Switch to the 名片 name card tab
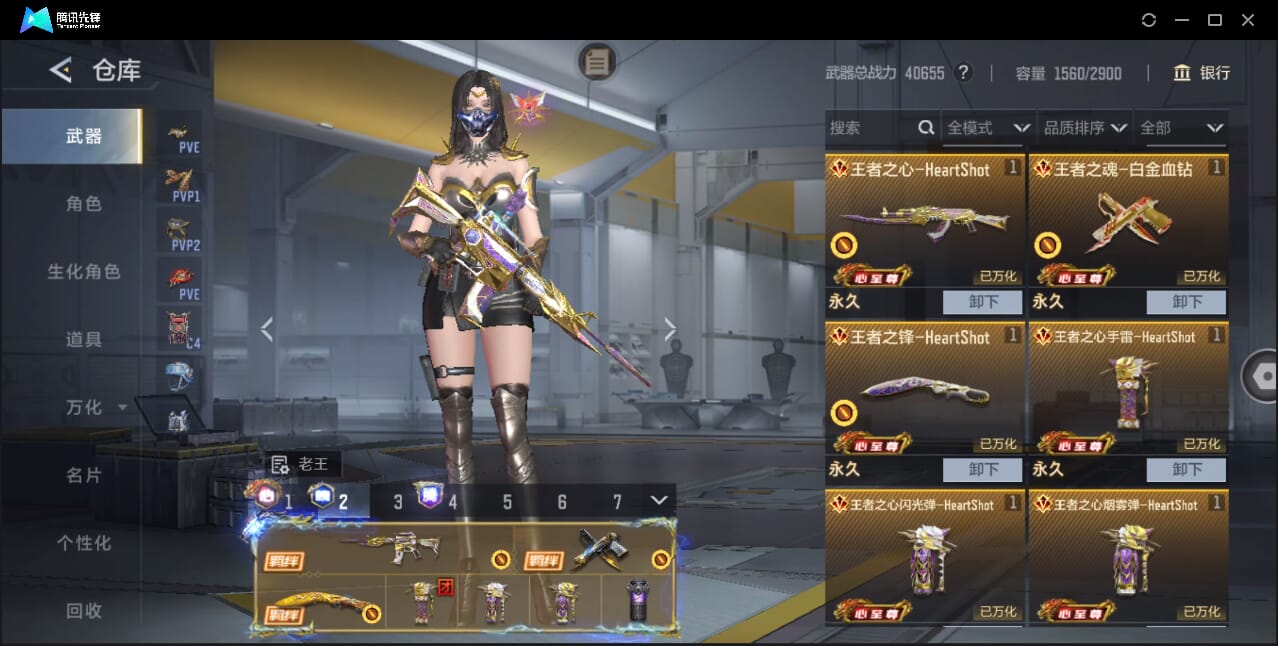The width and height of the screenshot is (1278, 646). pos(83,475)
